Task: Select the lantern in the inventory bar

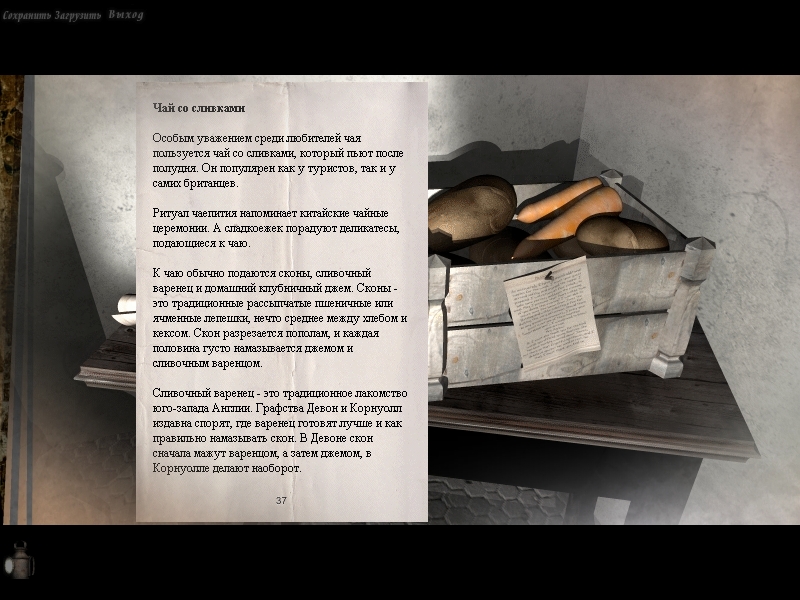Action: [19, 561]
